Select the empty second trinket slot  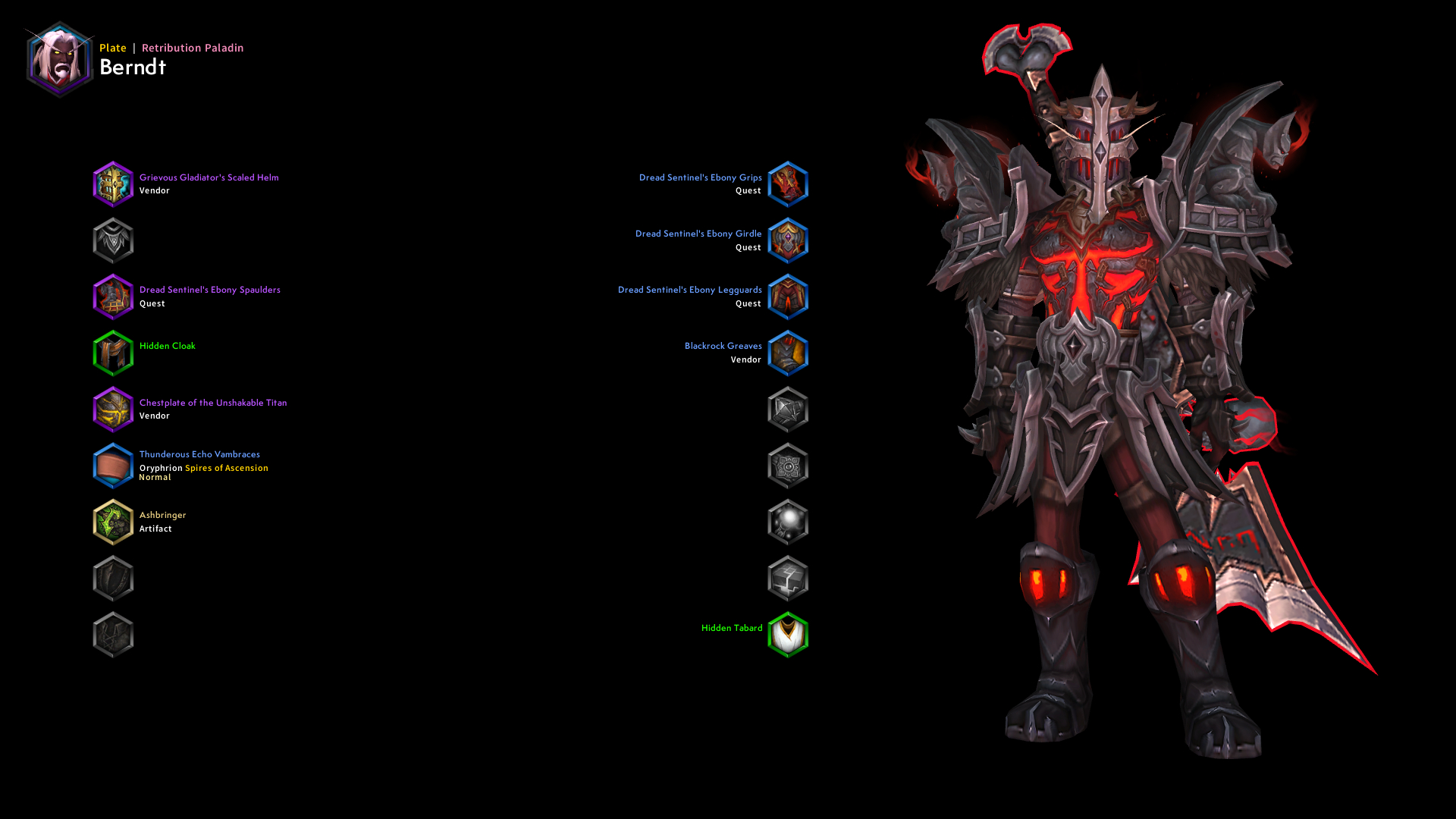(x=788, y=578)
